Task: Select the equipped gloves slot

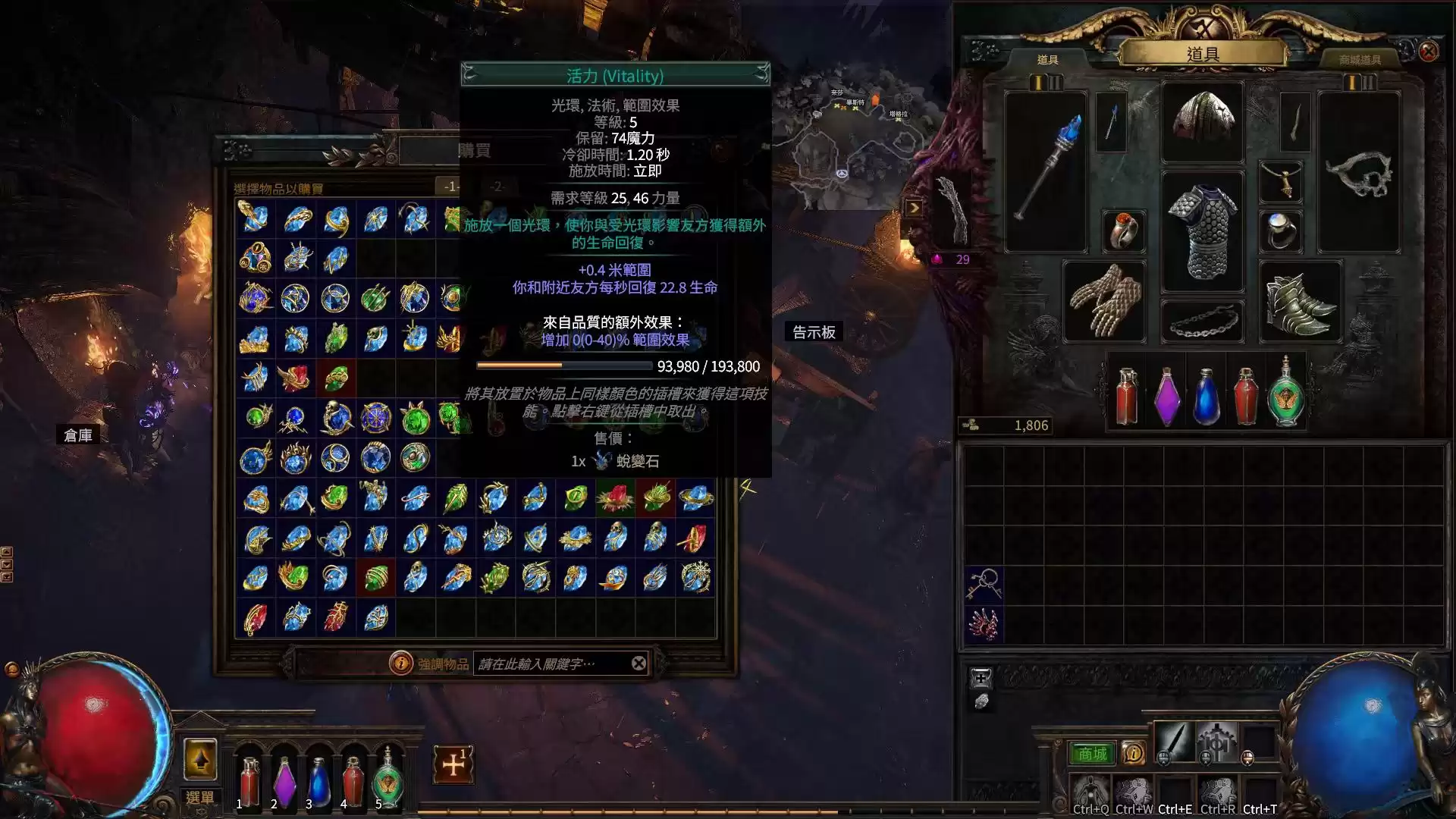Action: (1104, 301)
